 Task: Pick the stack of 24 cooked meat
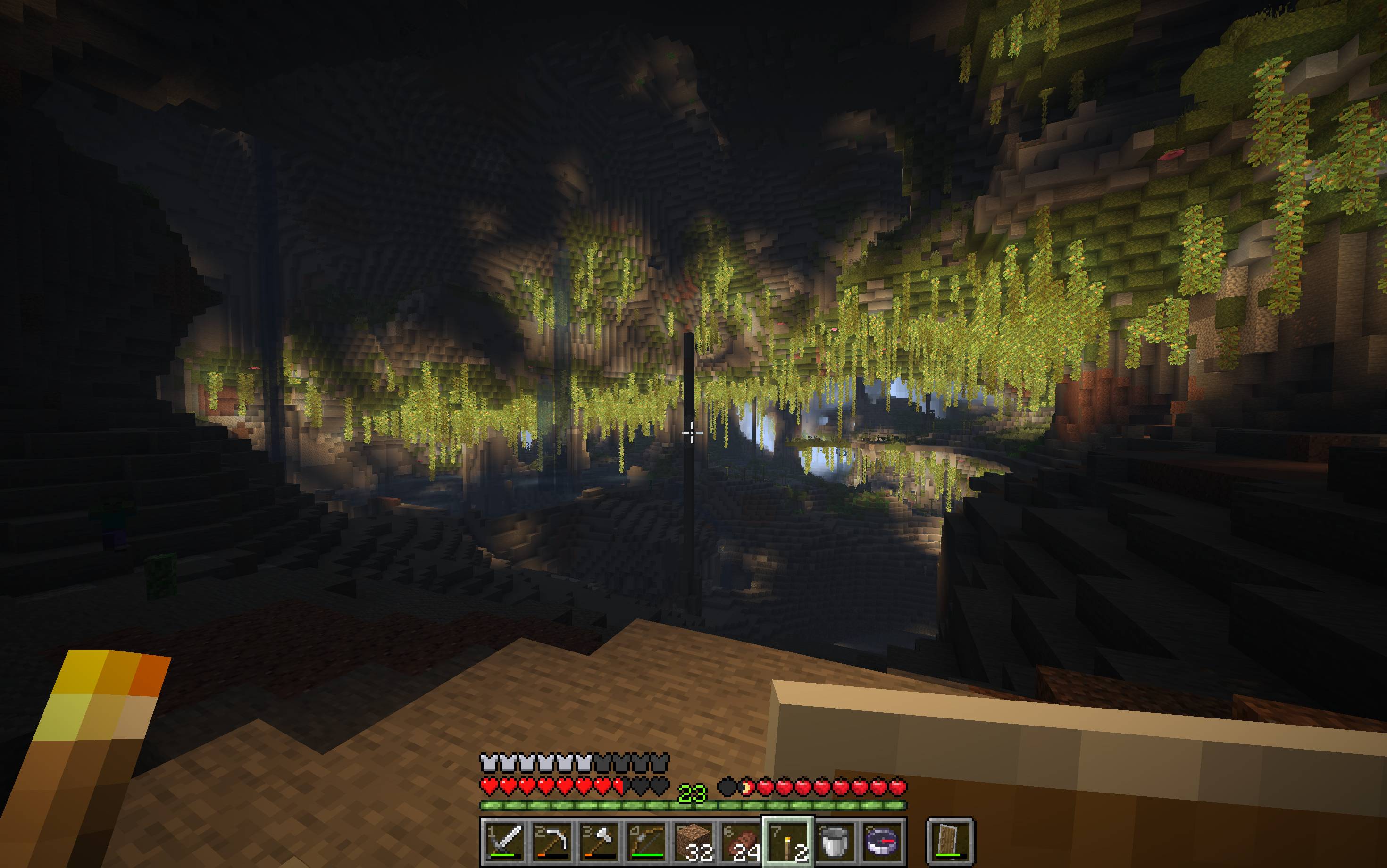tap(741, 842)
